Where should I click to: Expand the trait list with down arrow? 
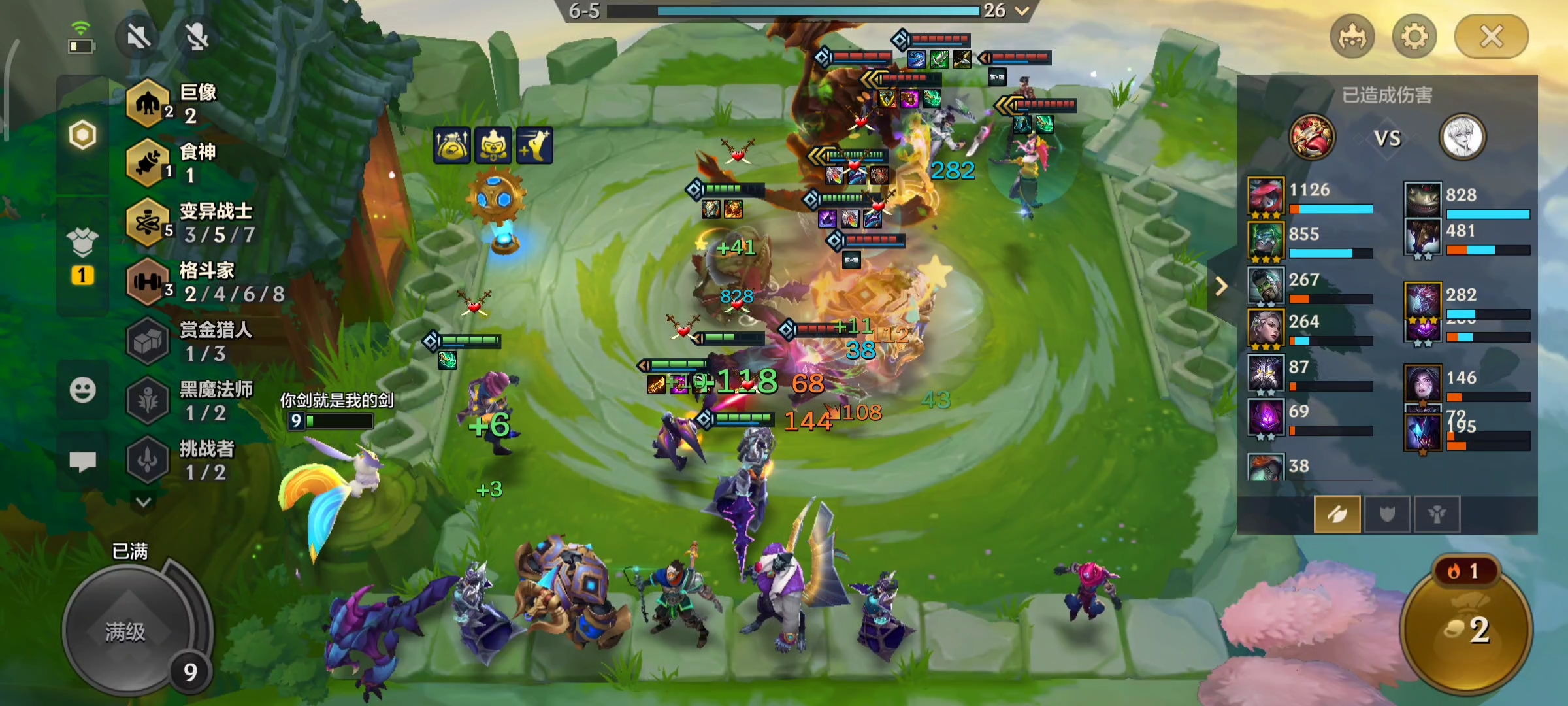click(144, 502)
